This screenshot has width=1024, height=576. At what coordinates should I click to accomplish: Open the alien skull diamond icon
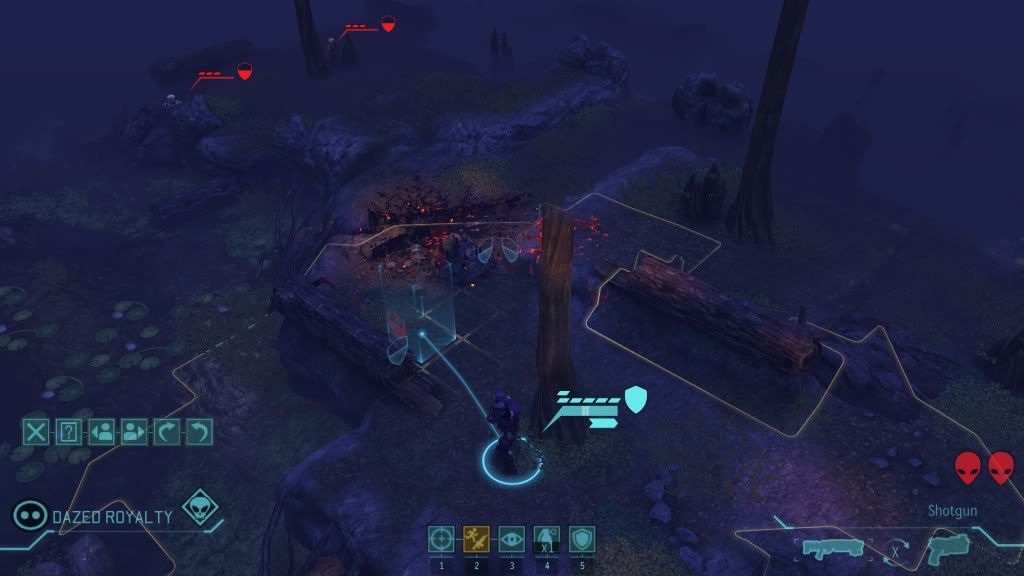click(201, 508)
